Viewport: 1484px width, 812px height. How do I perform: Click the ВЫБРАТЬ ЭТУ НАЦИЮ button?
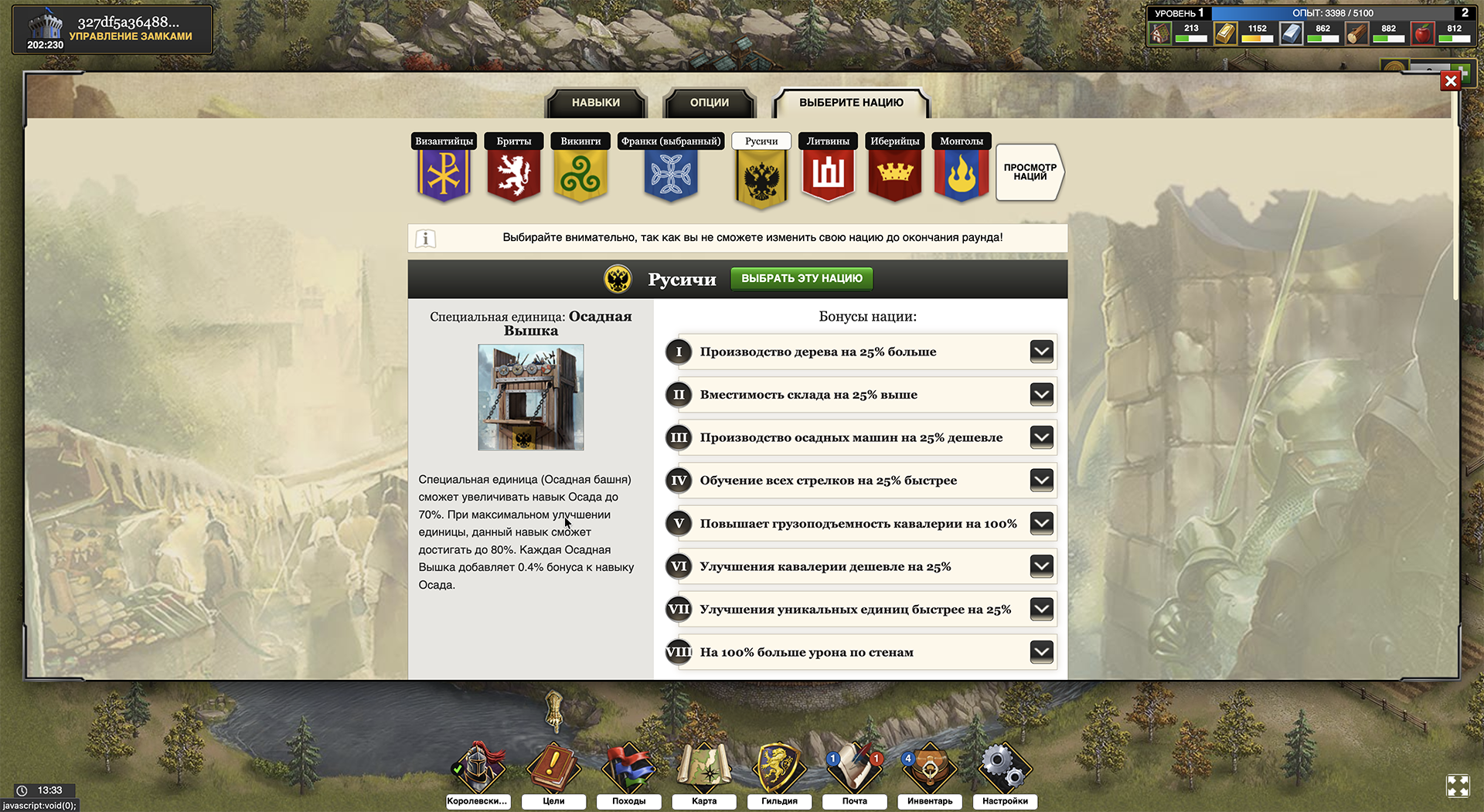pyautogui.click(x=801, y=278)
